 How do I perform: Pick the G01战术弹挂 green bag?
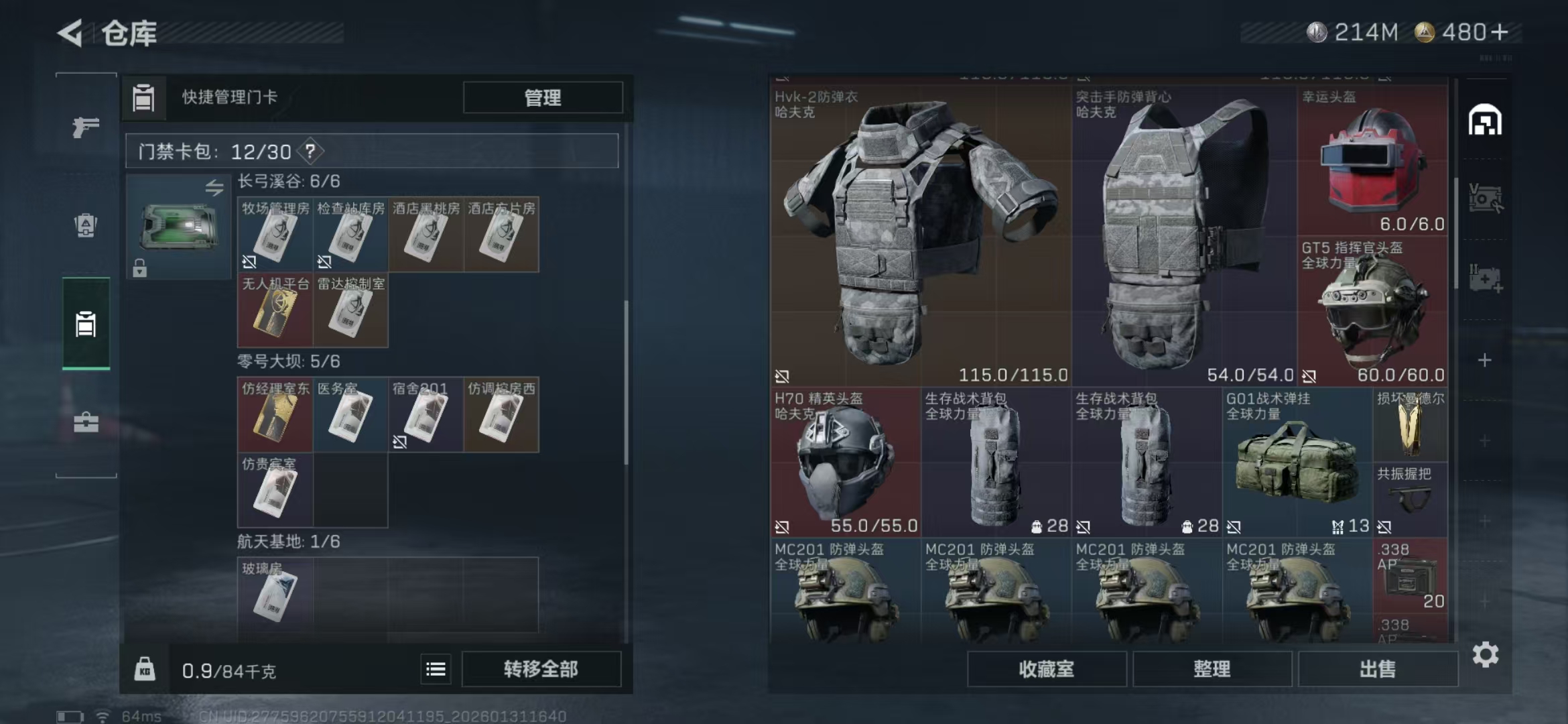[x=1297, y=463]
